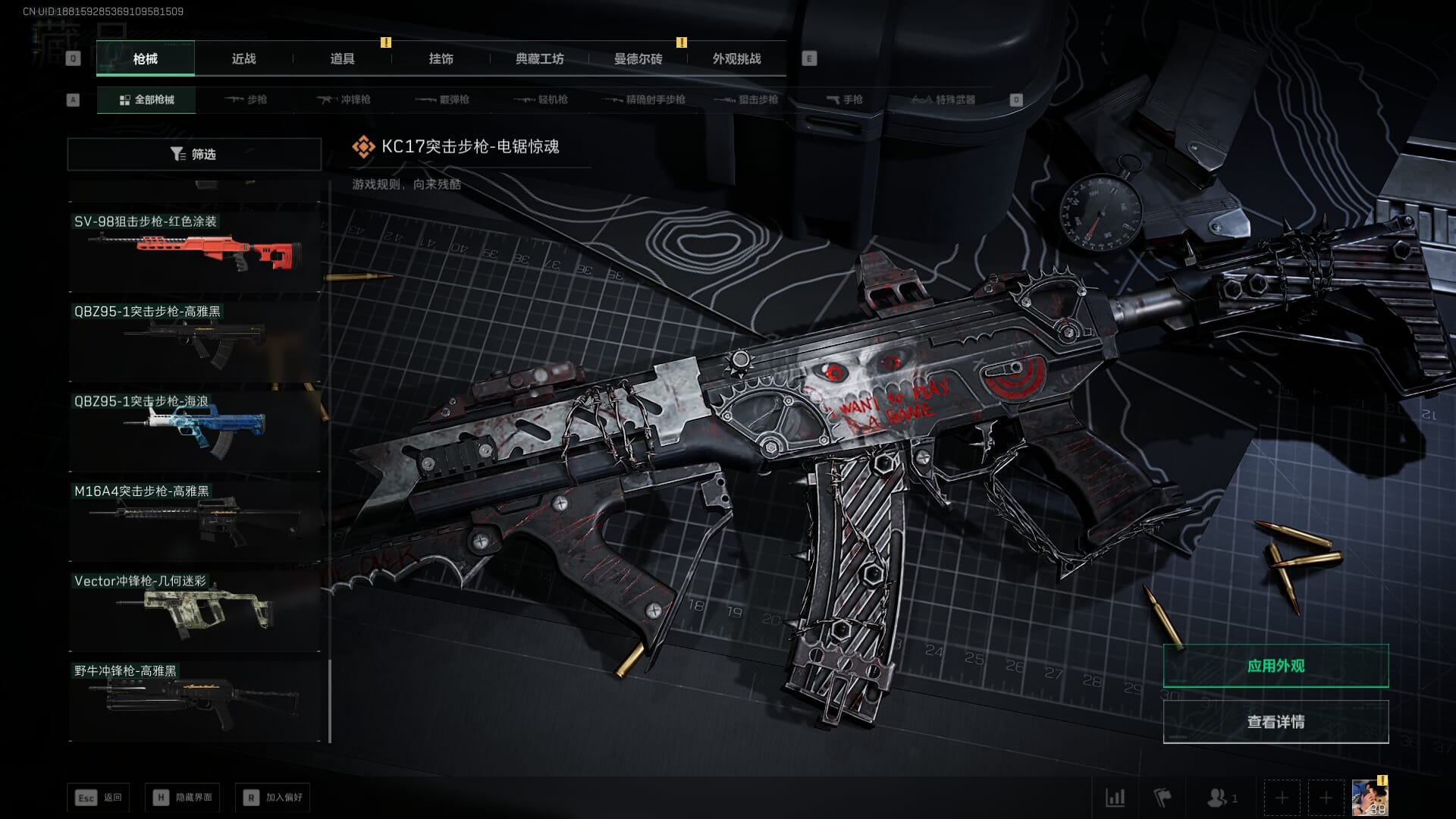Show the 手枪 pistol category
This screenshot has width=1456, height=819.
click(845, 99)
